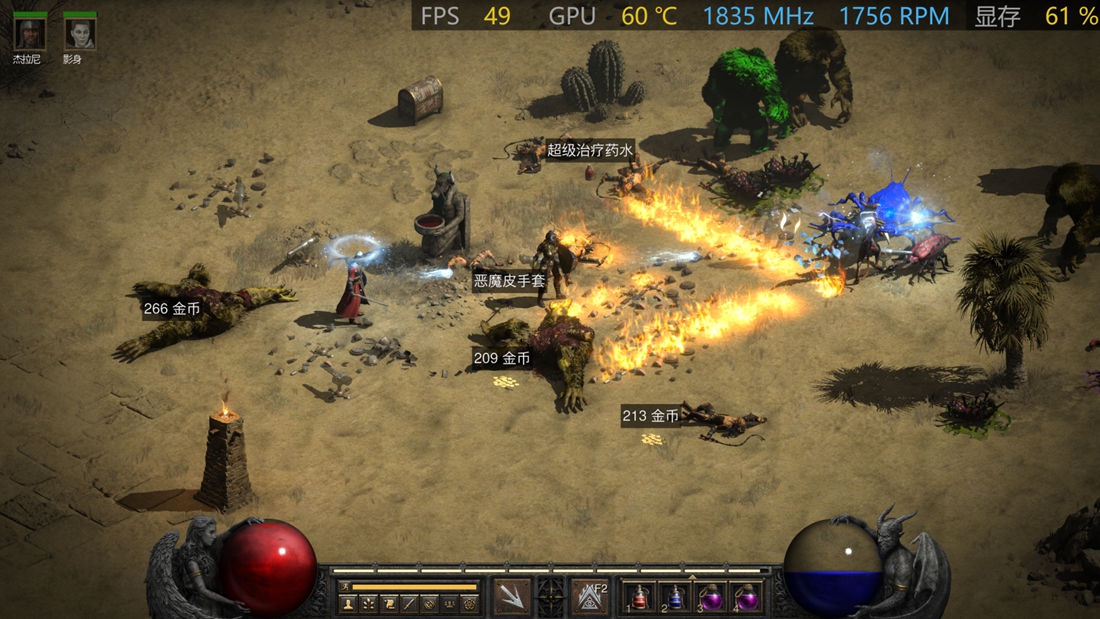Toggle the run/walk running man icon
Viewport: 1100px width, 619px height.
[347, 587]
